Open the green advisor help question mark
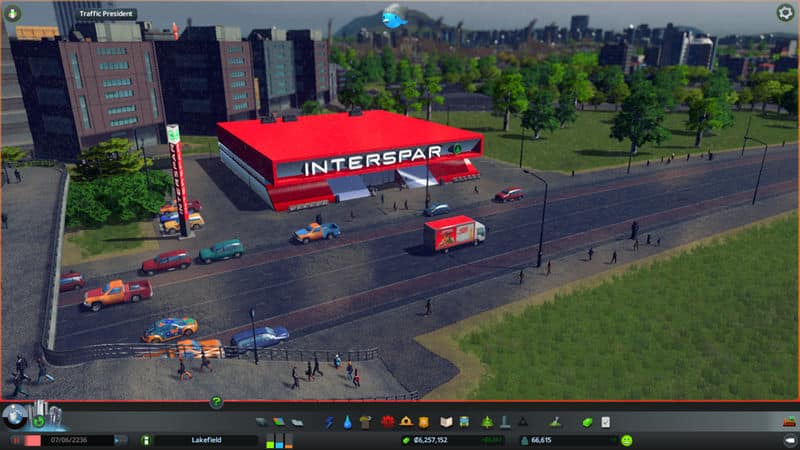The height and width of the screenshot is (450, 800). [216, 402]
